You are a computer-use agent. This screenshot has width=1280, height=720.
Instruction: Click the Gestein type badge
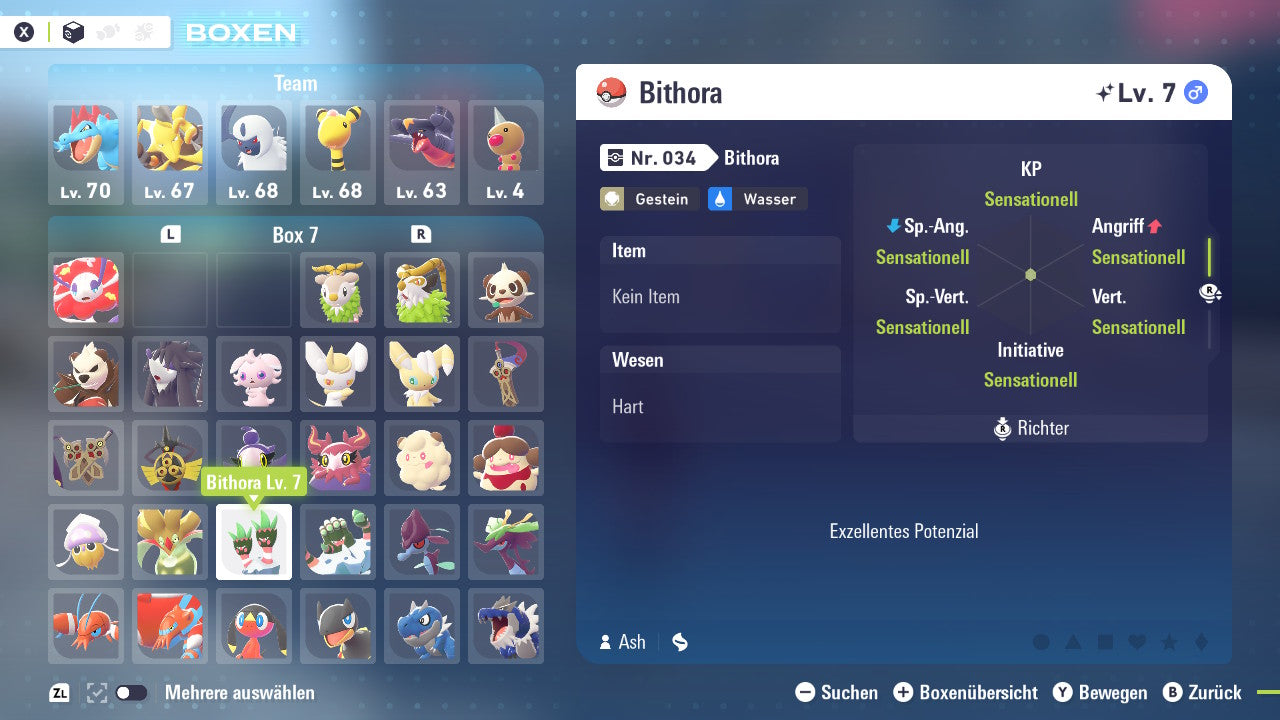click(648, 199)
